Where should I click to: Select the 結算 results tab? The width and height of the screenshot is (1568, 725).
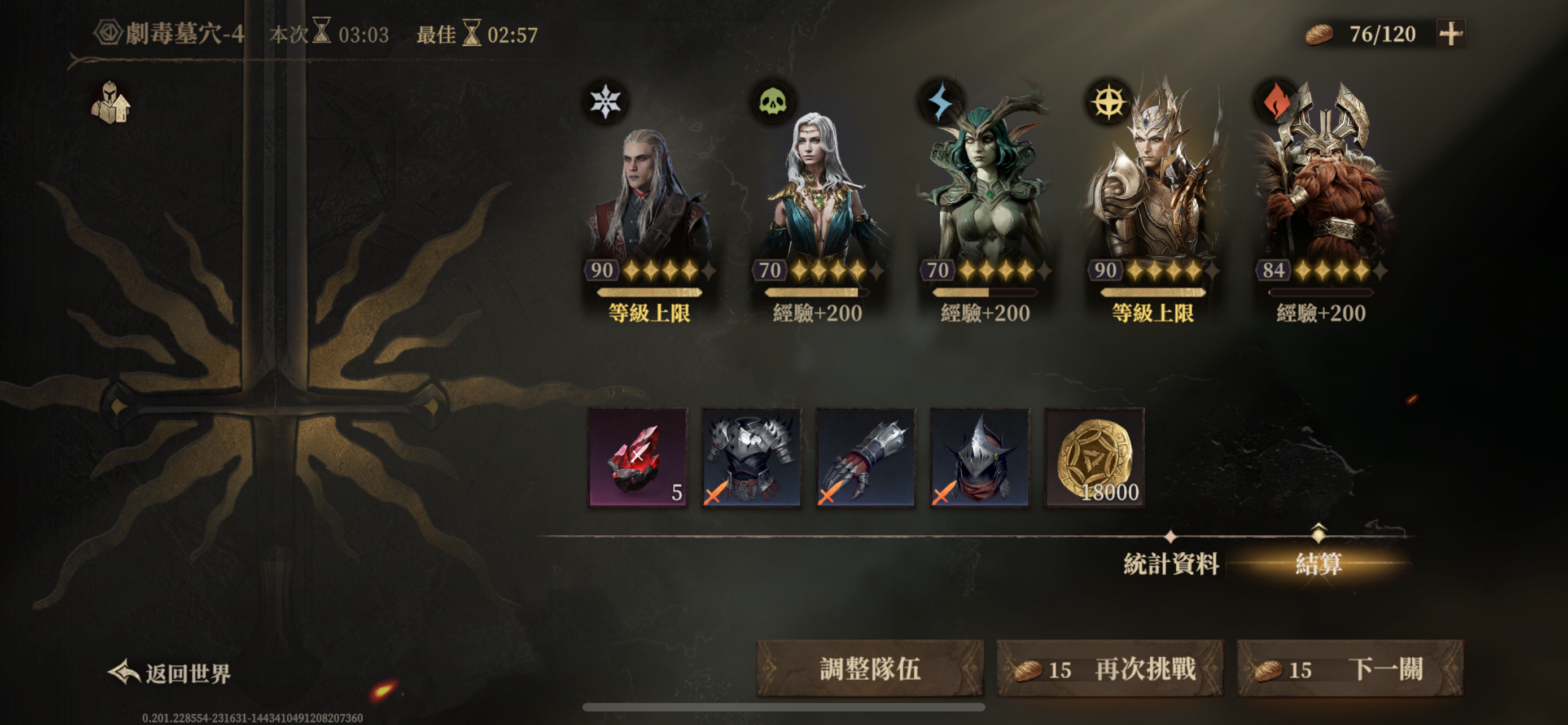1318,564
